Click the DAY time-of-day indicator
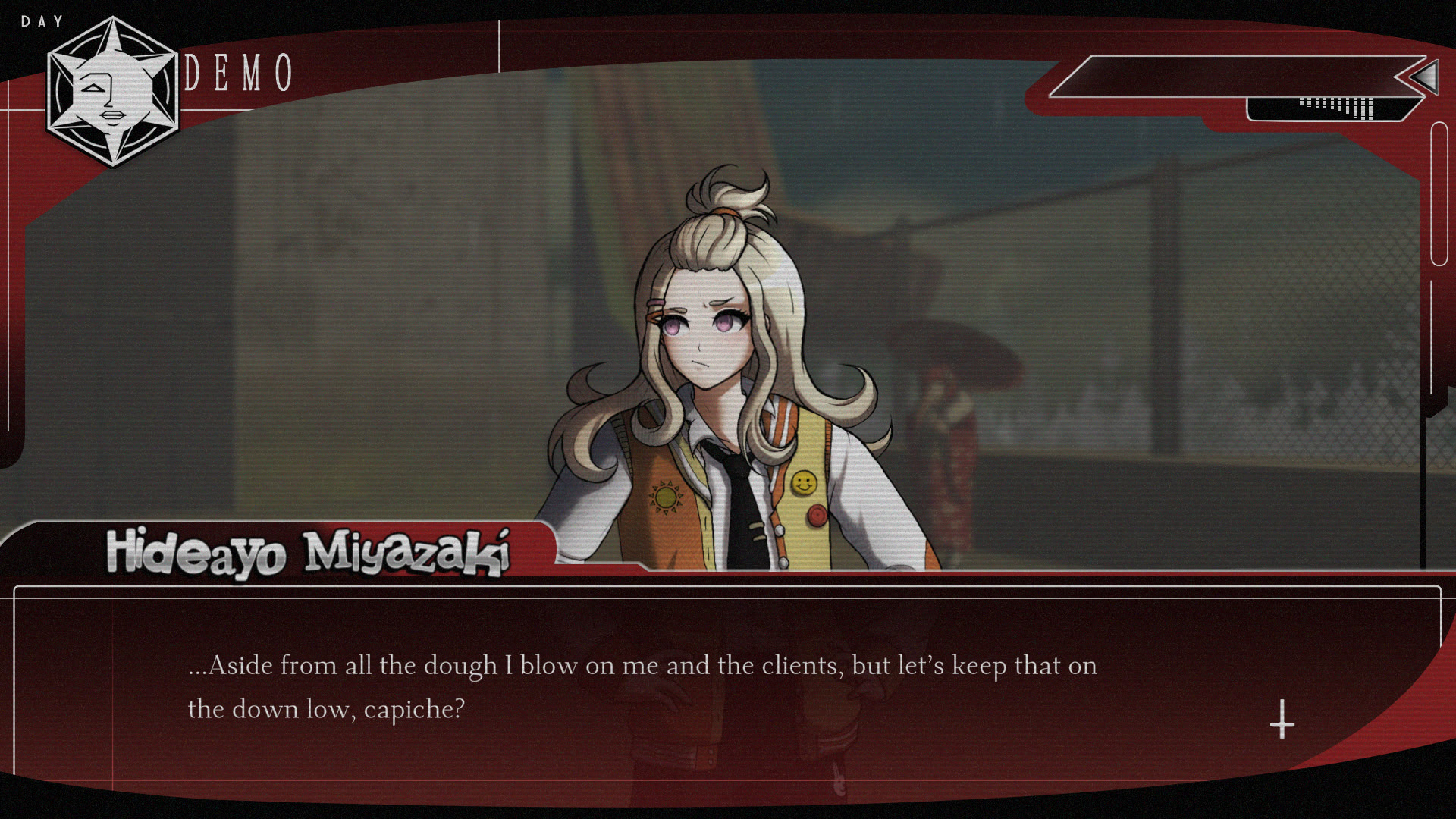Viewport: 1456px width, 819px height. 42,20
